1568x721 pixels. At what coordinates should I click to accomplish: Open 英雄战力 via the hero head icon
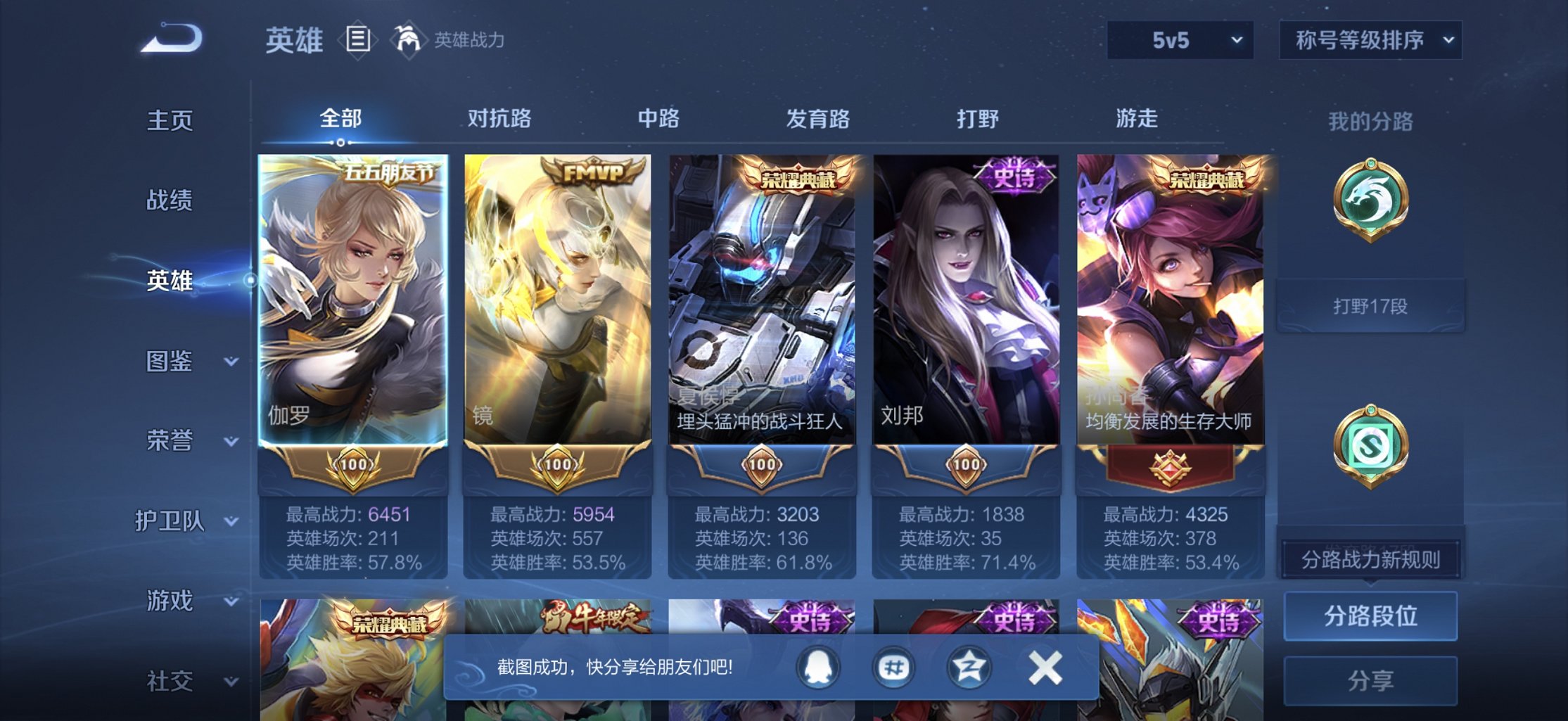click(x=406, y=39)
